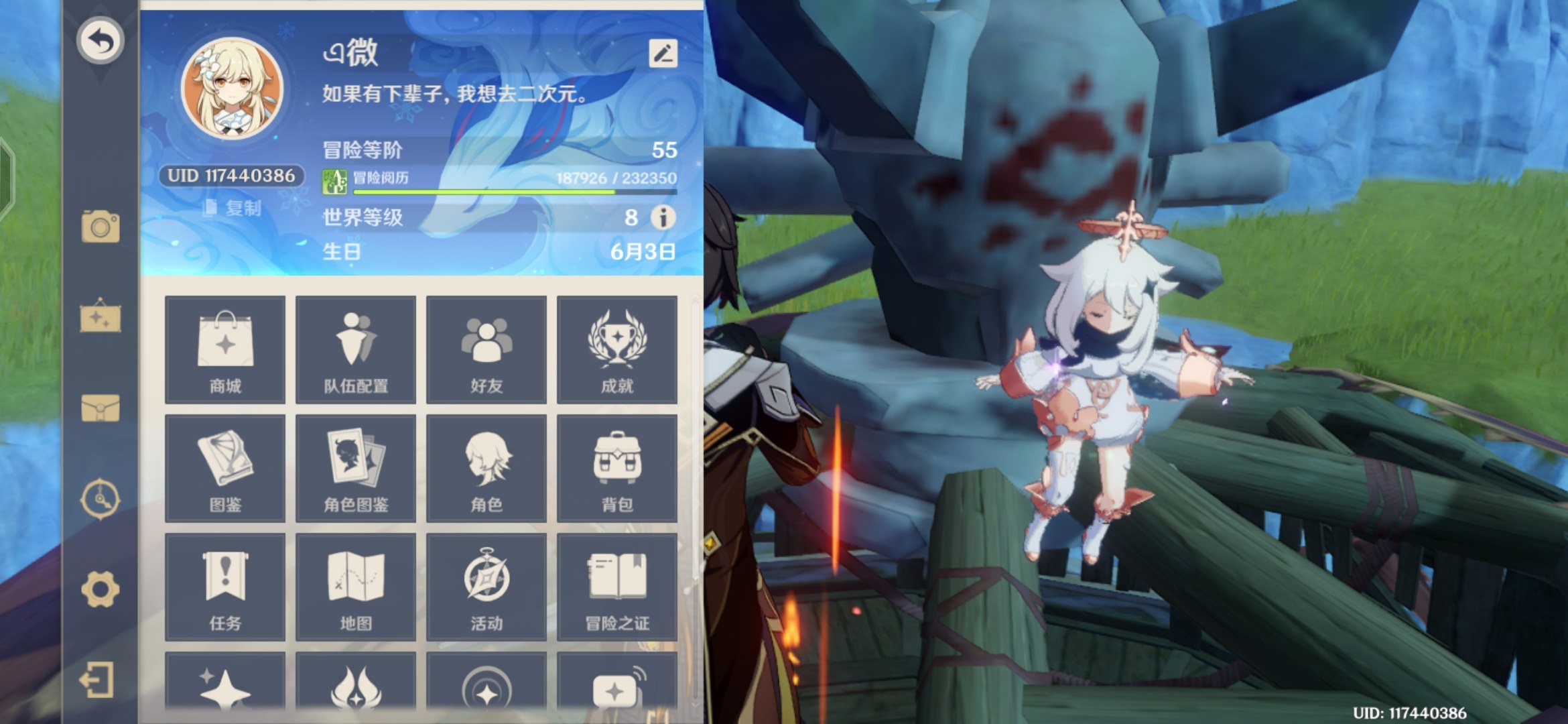Open the 任务 quest menu

click(225, 587)
